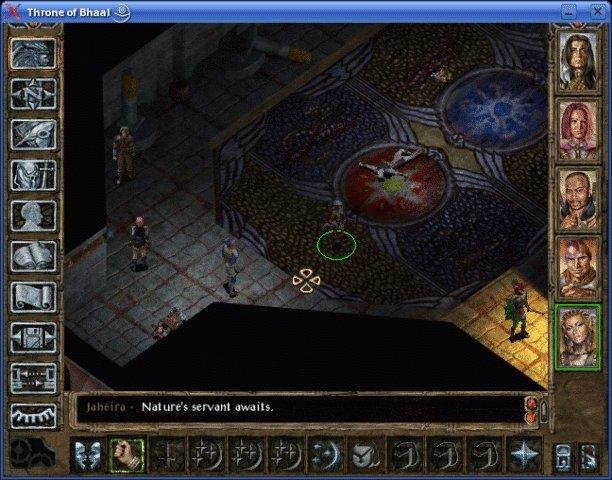
Task: Open the priest scroll button
Action: coord(32,297)
